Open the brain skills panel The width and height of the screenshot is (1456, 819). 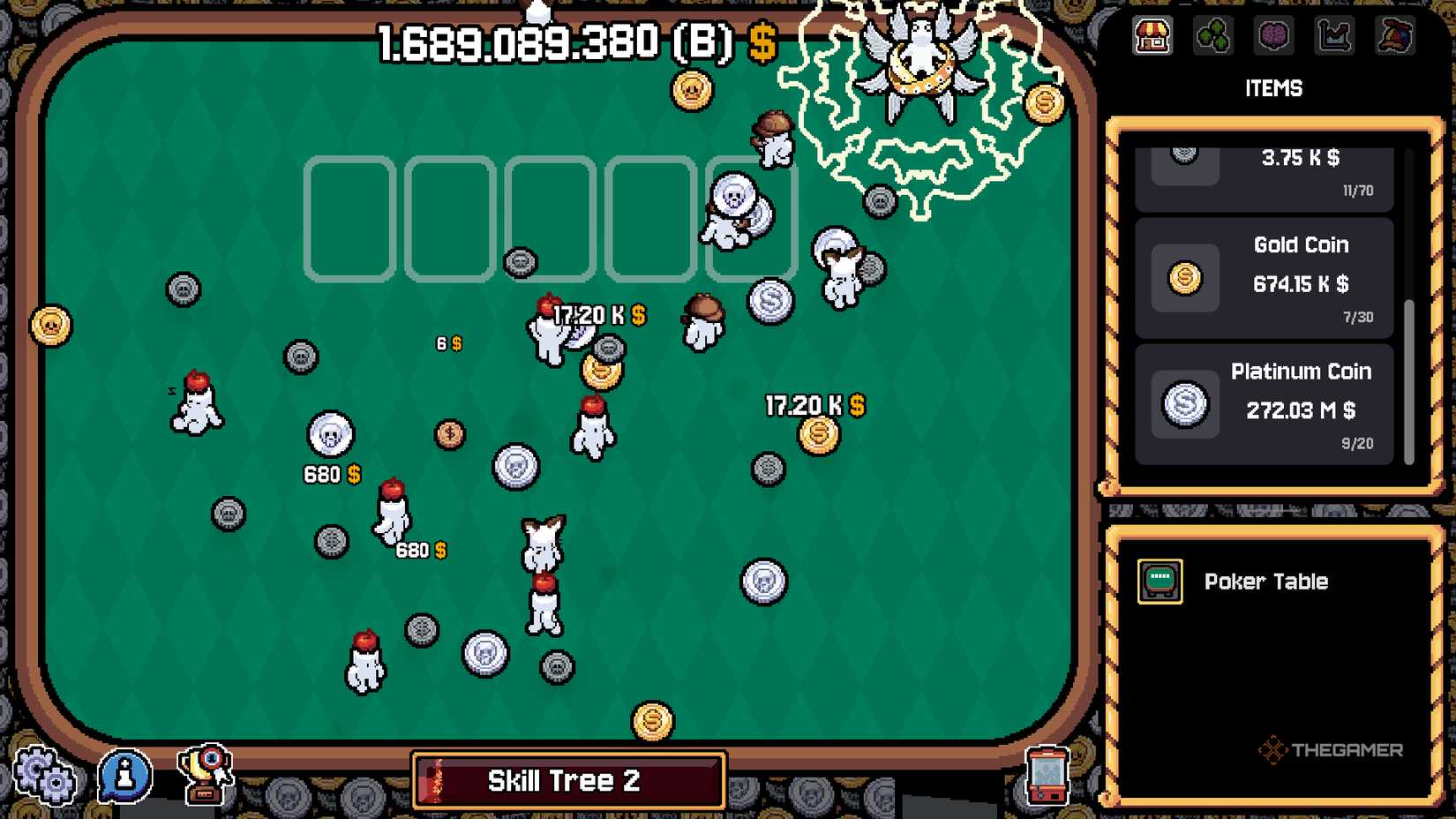click(1273, 37)
